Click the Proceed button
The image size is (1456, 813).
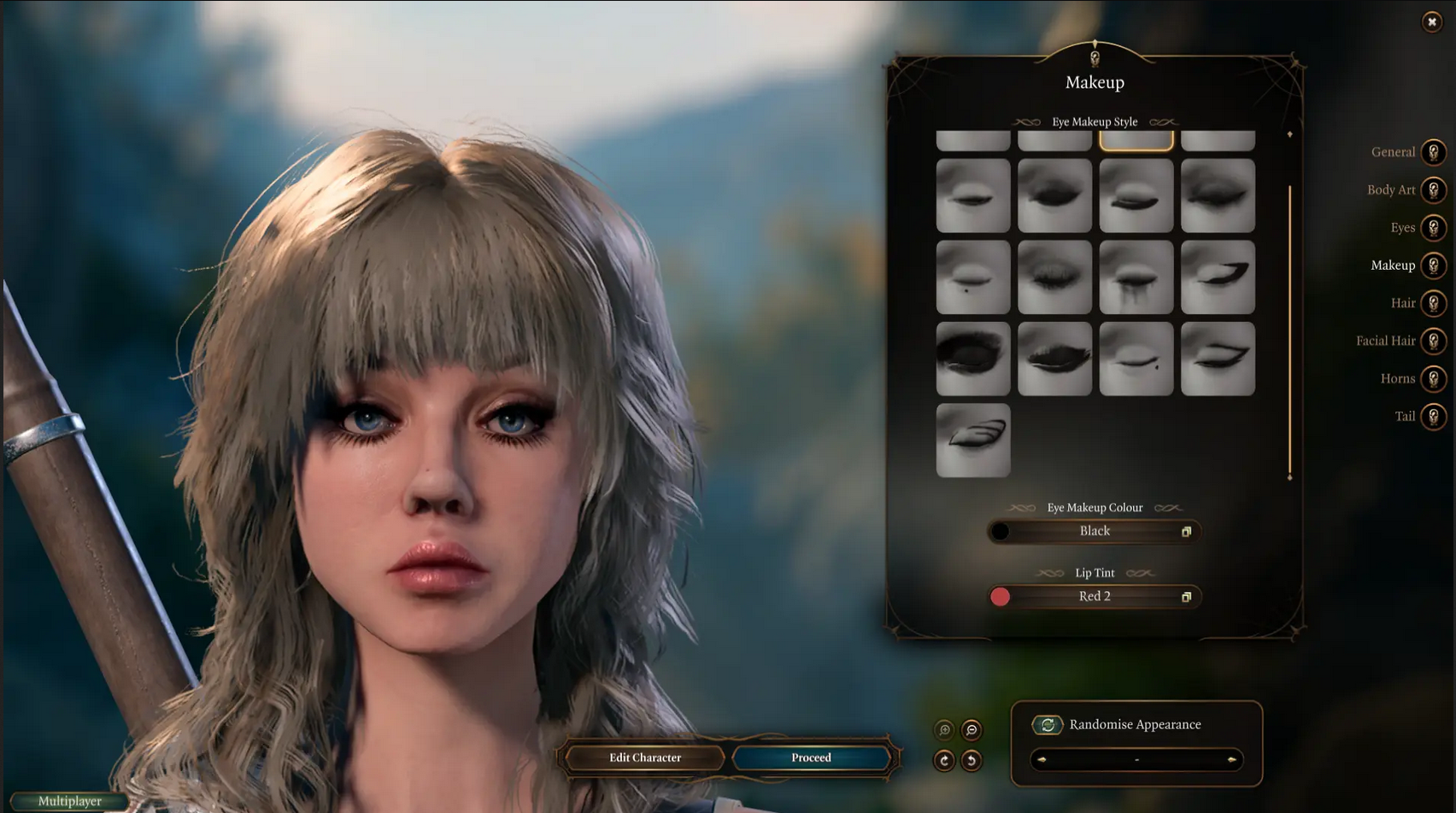click(810, 757)
